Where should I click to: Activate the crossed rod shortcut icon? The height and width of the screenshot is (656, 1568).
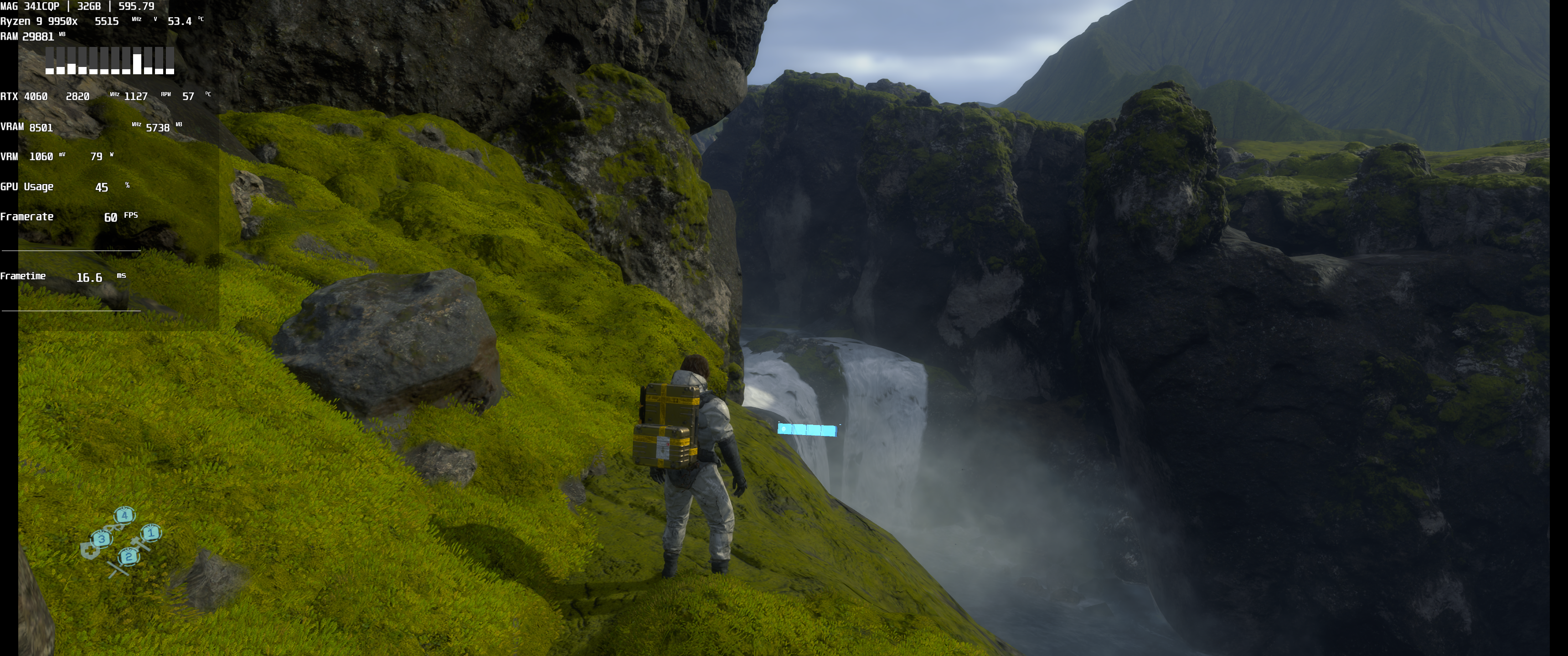point(118,569)
